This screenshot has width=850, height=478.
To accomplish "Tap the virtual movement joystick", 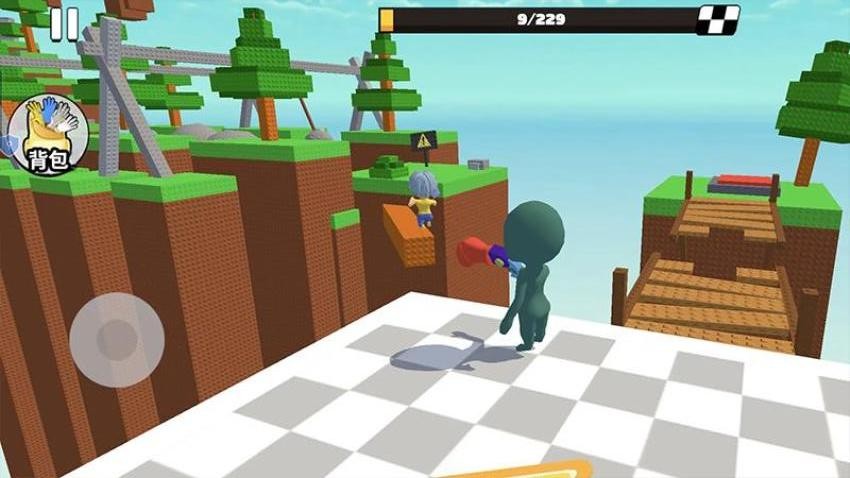I will click(117, 335).
